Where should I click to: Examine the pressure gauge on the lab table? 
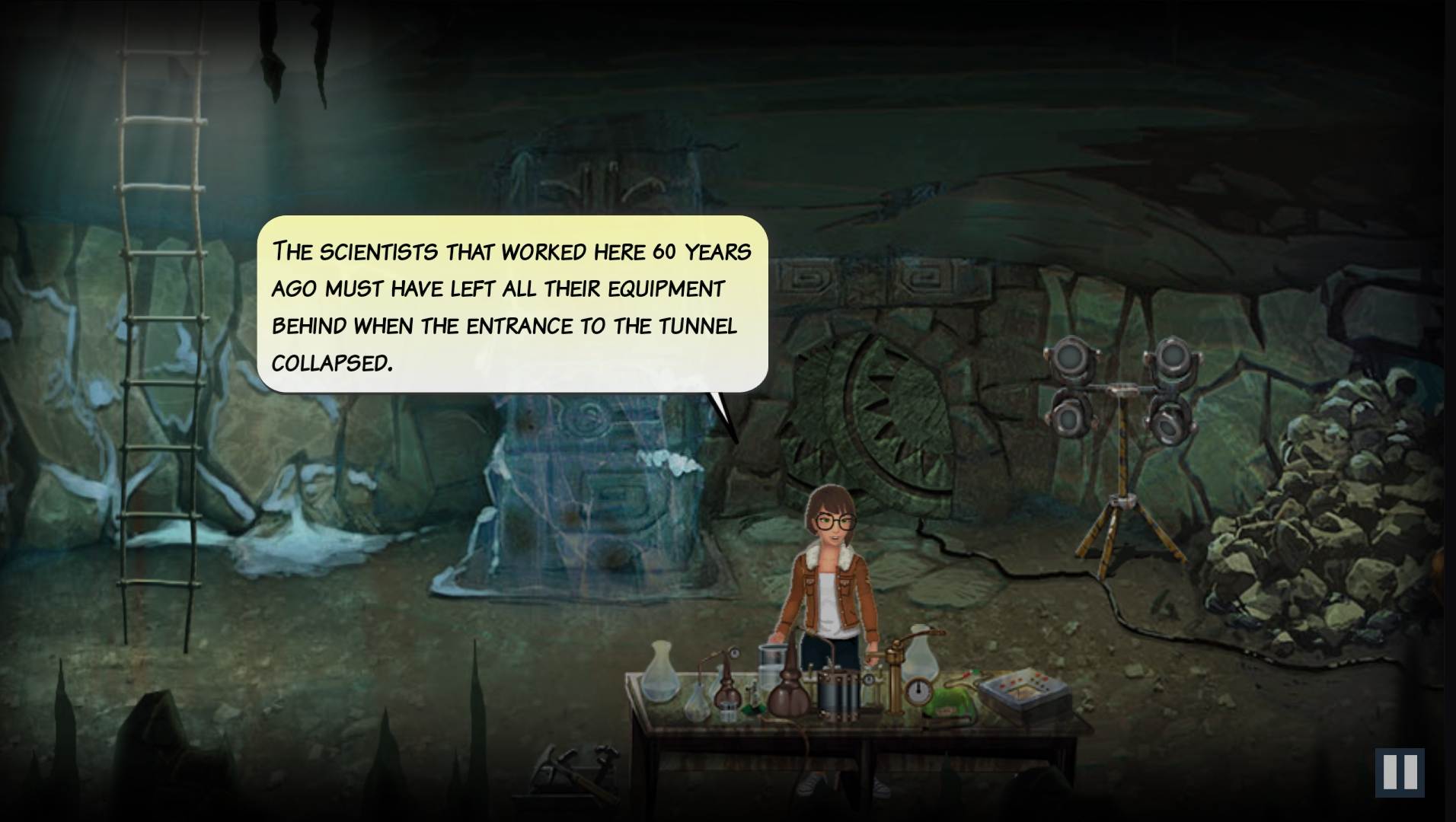[x=918, y=690]
